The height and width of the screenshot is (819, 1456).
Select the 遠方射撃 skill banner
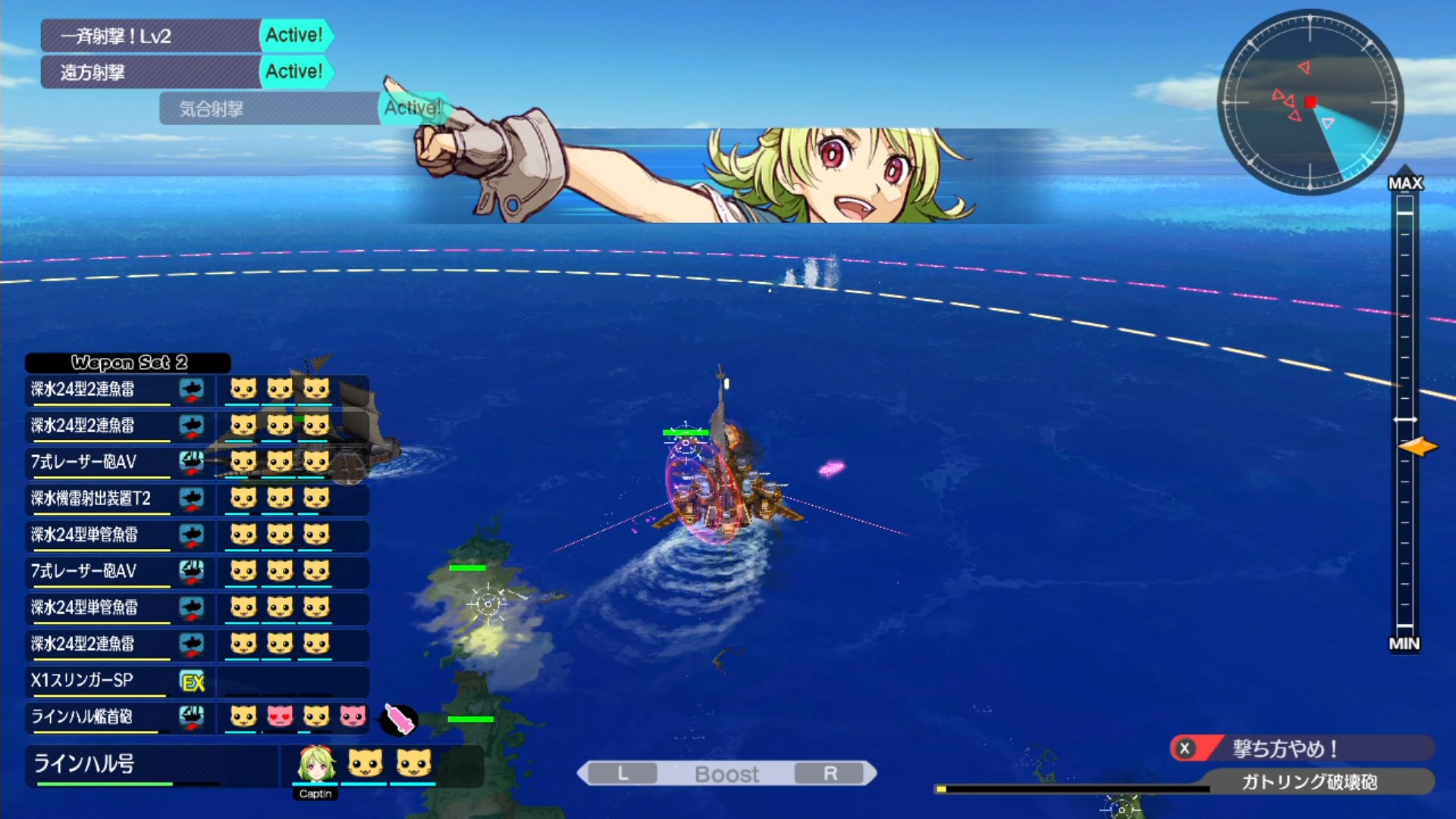[x=152, y=72]
